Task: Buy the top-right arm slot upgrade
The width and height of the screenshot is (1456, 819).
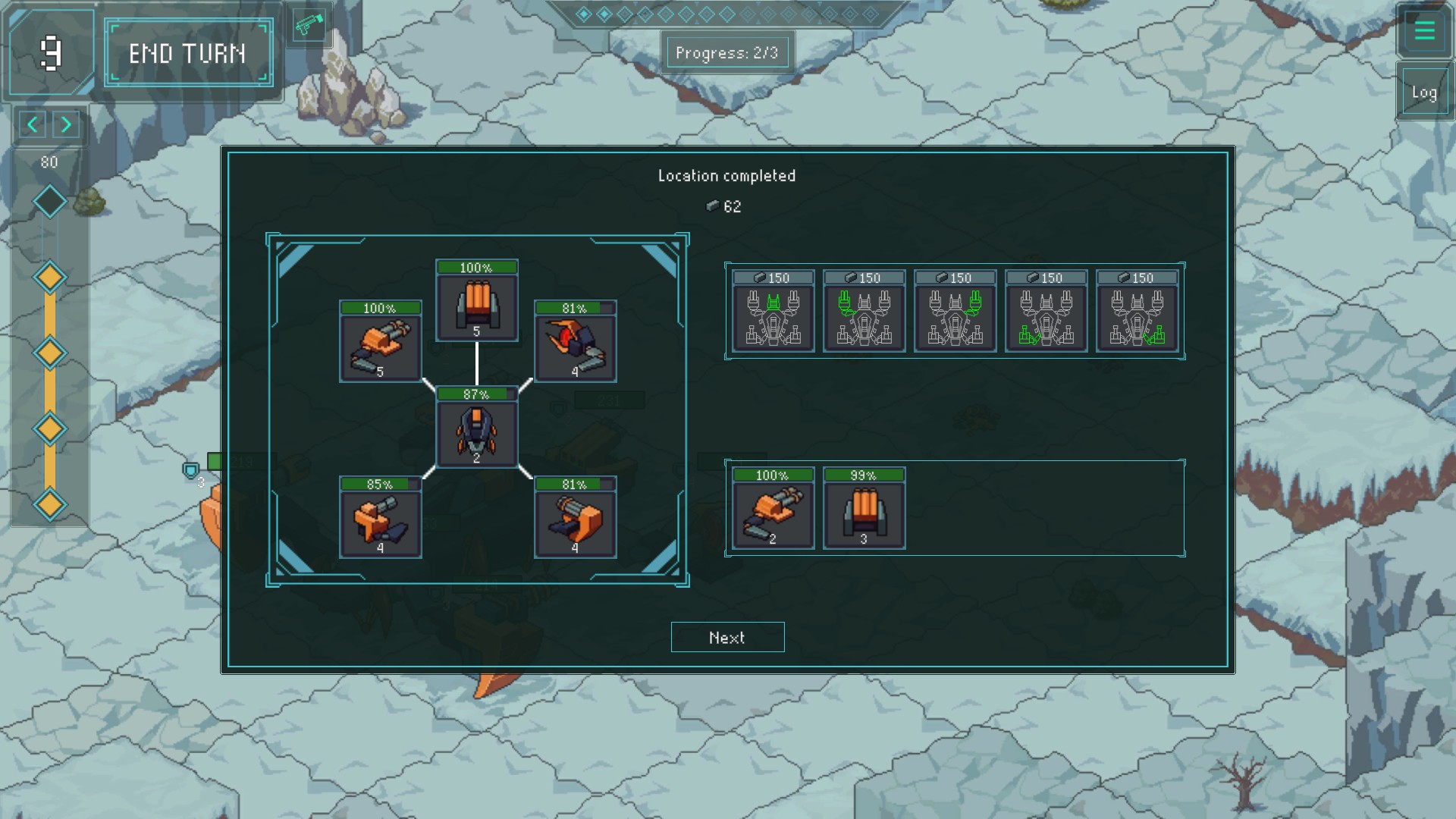Action: click(x=955, y=311)
